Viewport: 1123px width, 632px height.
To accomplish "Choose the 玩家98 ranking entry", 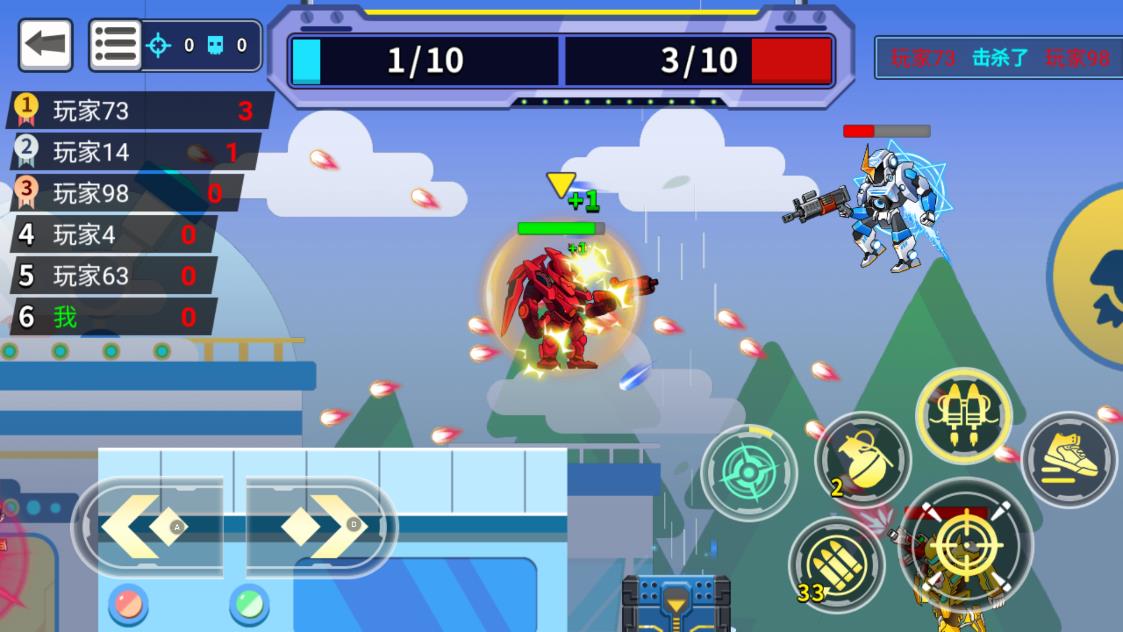I will coord(127,193).
